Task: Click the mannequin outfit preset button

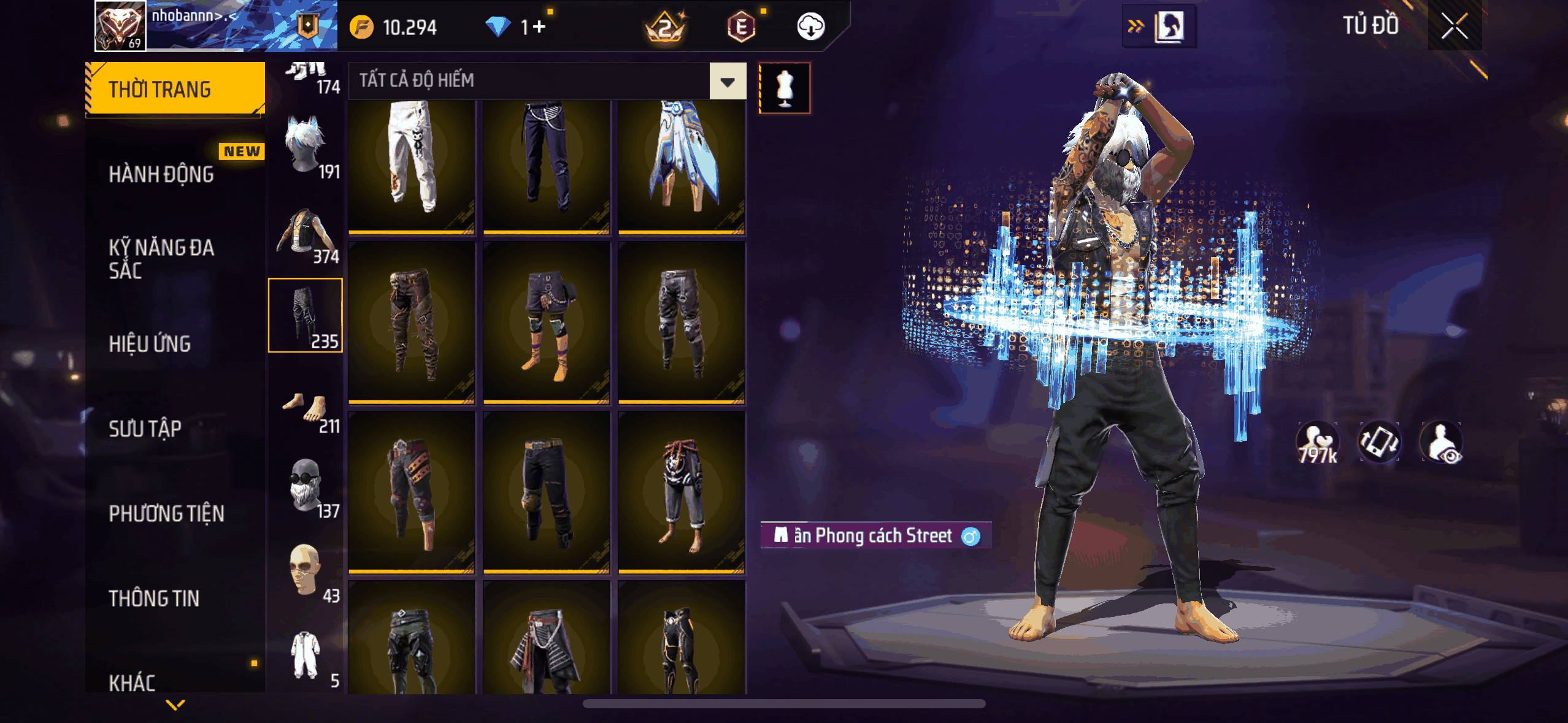Action: 785,88
